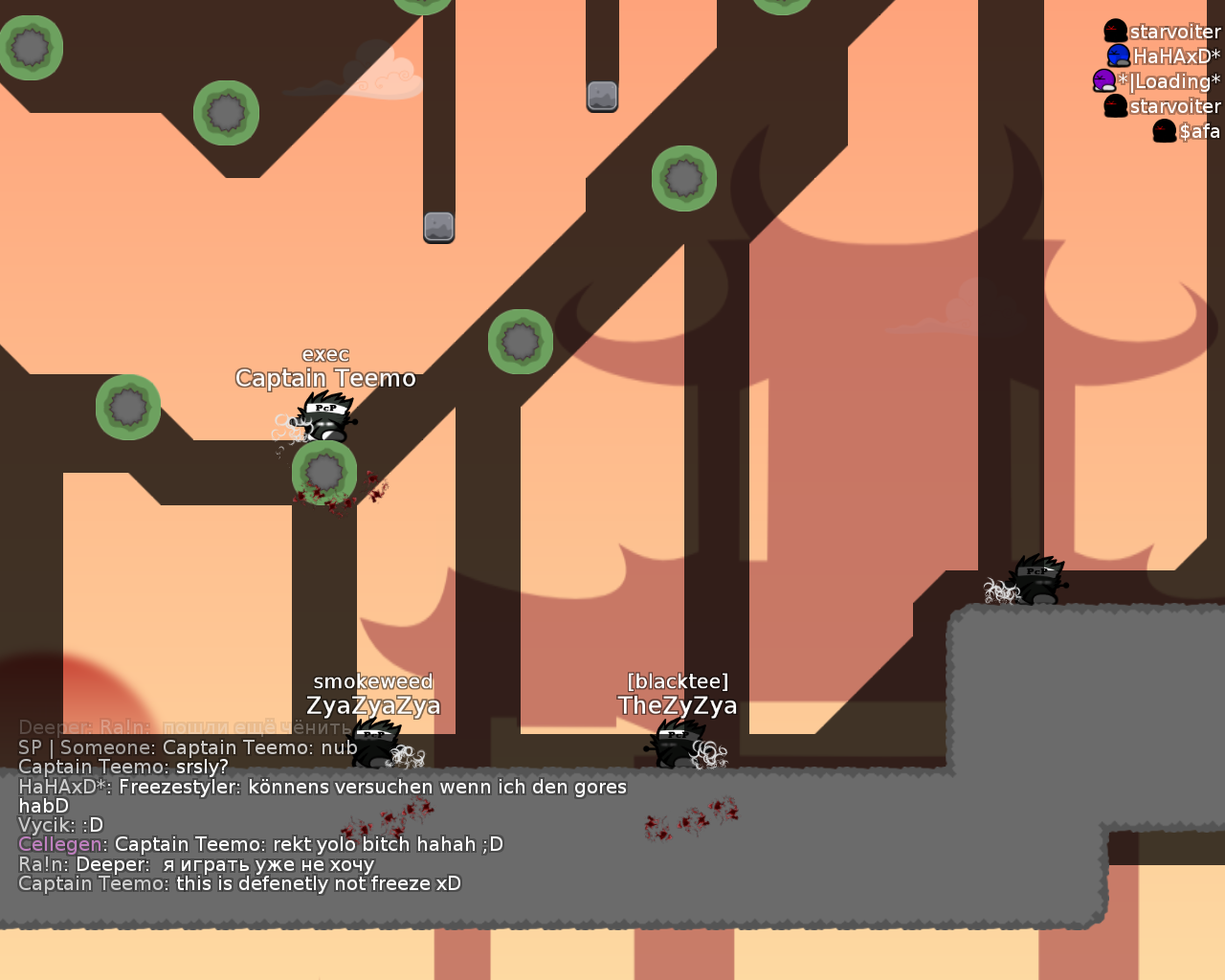Click the exec tag above Captain Teemo
The image size is (1225, 980).
click(x=325, y=354)
